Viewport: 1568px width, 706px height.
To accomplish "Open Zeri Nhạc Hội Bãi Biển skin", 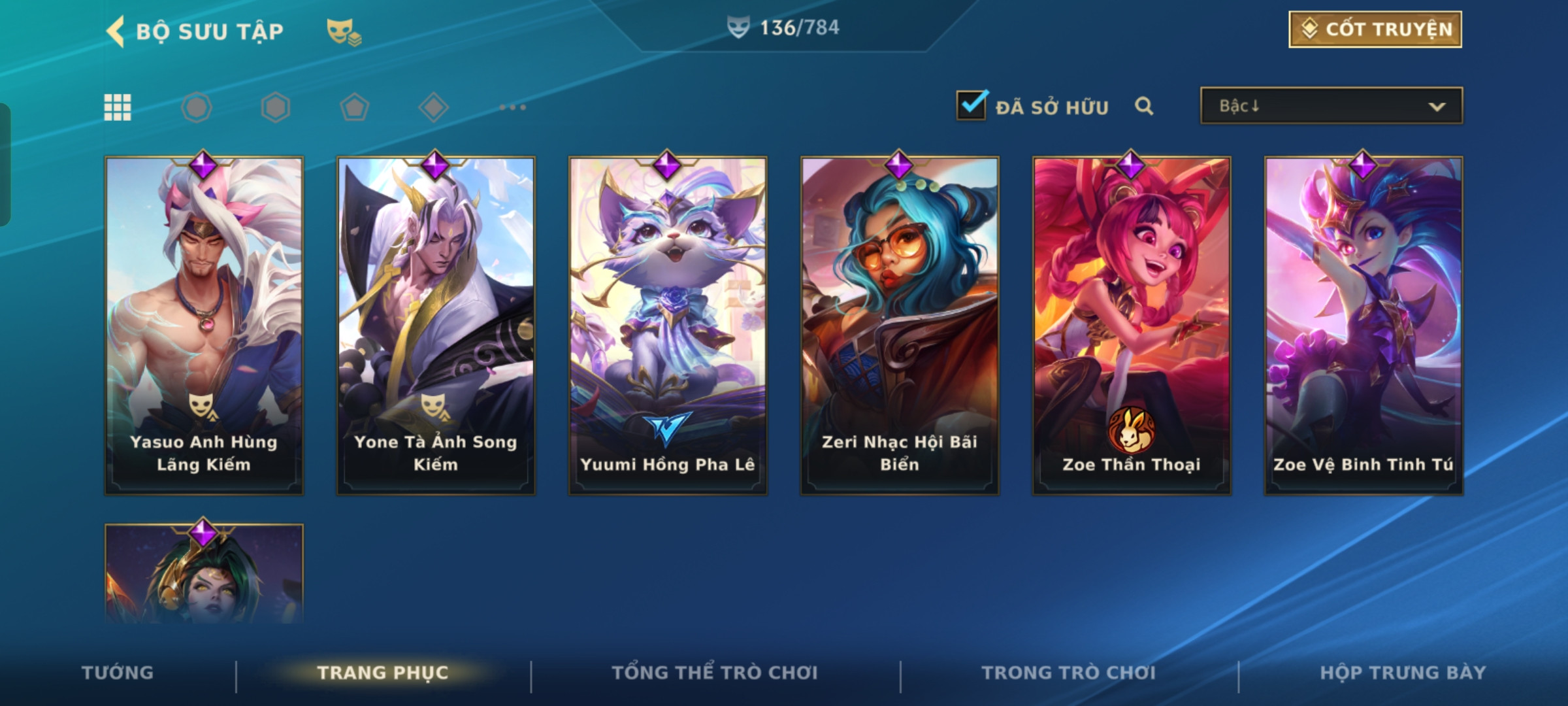I will click(900, 325).
